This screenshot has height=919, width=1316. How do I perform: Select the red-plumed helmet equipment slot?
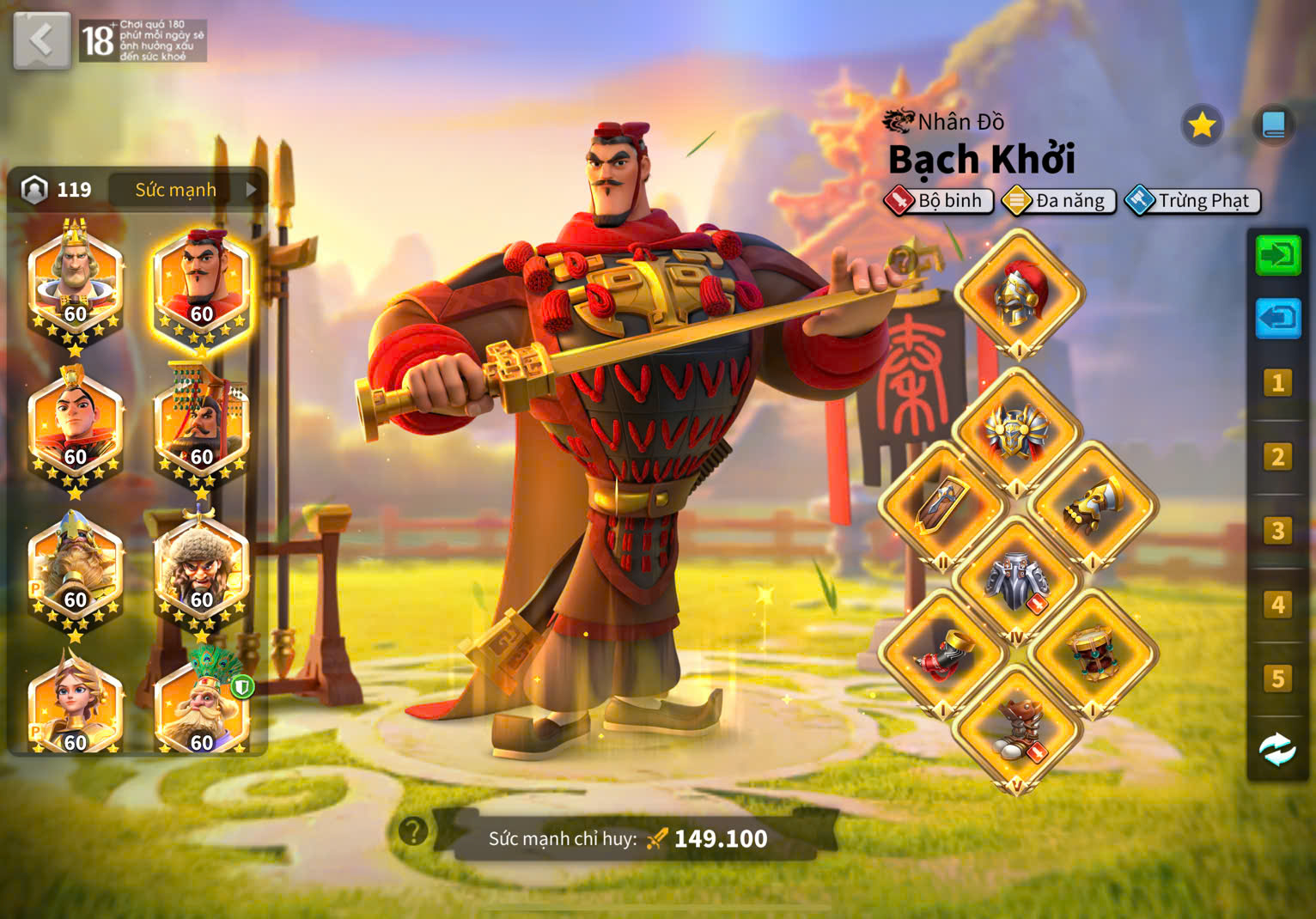(1019, 294)
